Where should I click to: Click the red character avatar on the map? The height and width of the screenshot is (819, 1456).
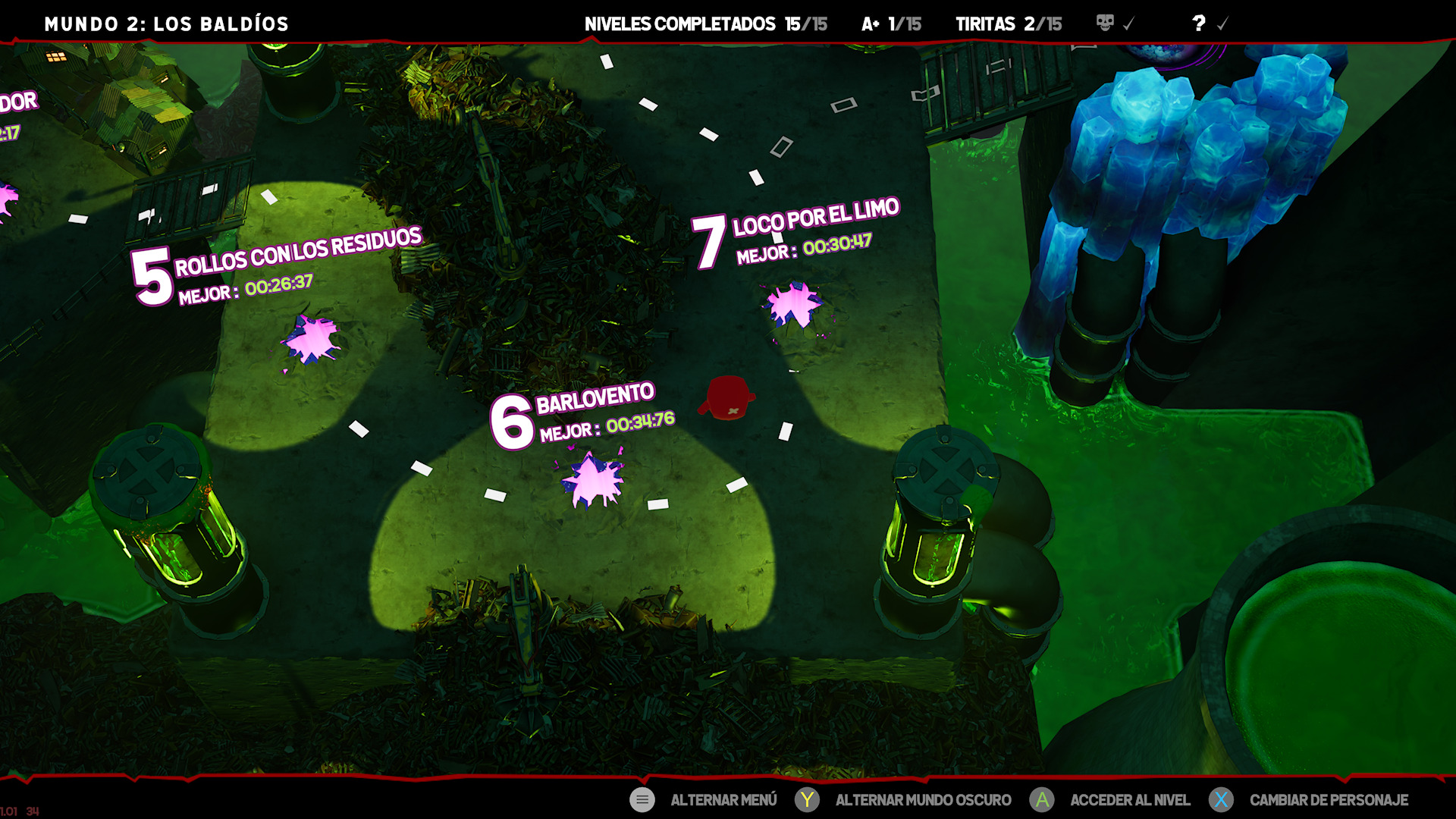point(728,398)
